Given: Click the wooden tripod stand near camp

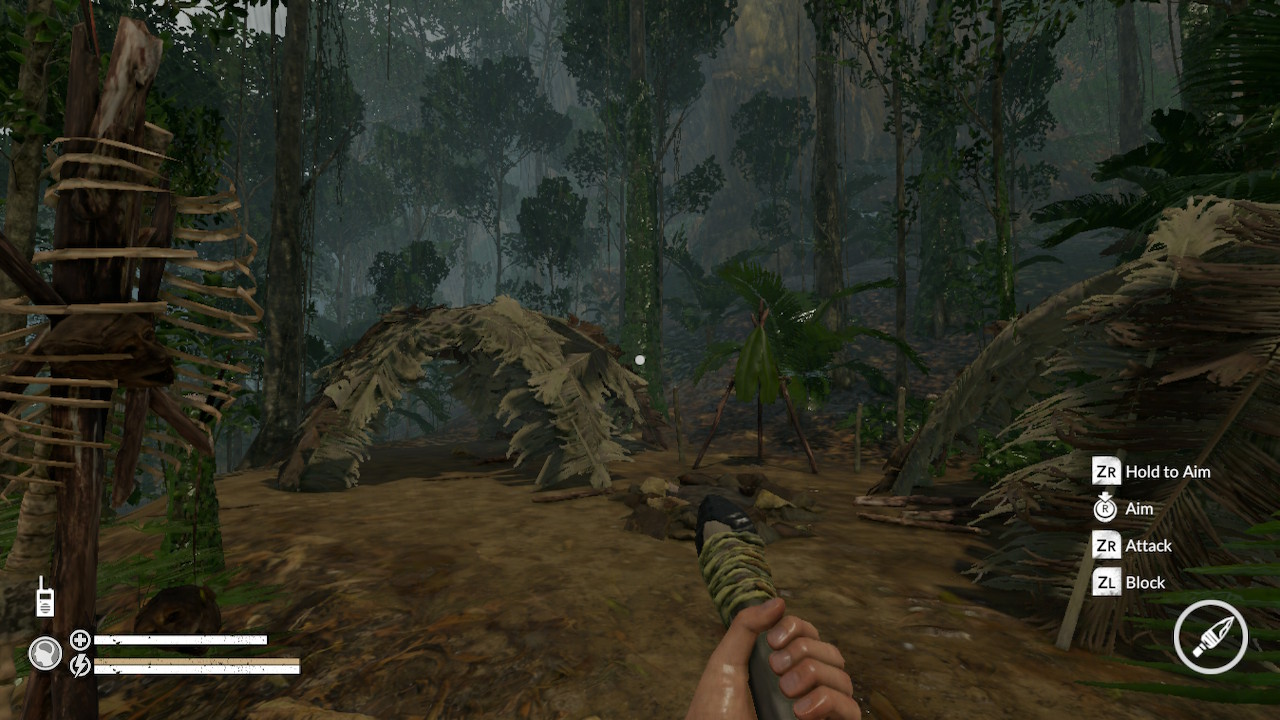Looking at the screenshot, I should click(758, 400).
